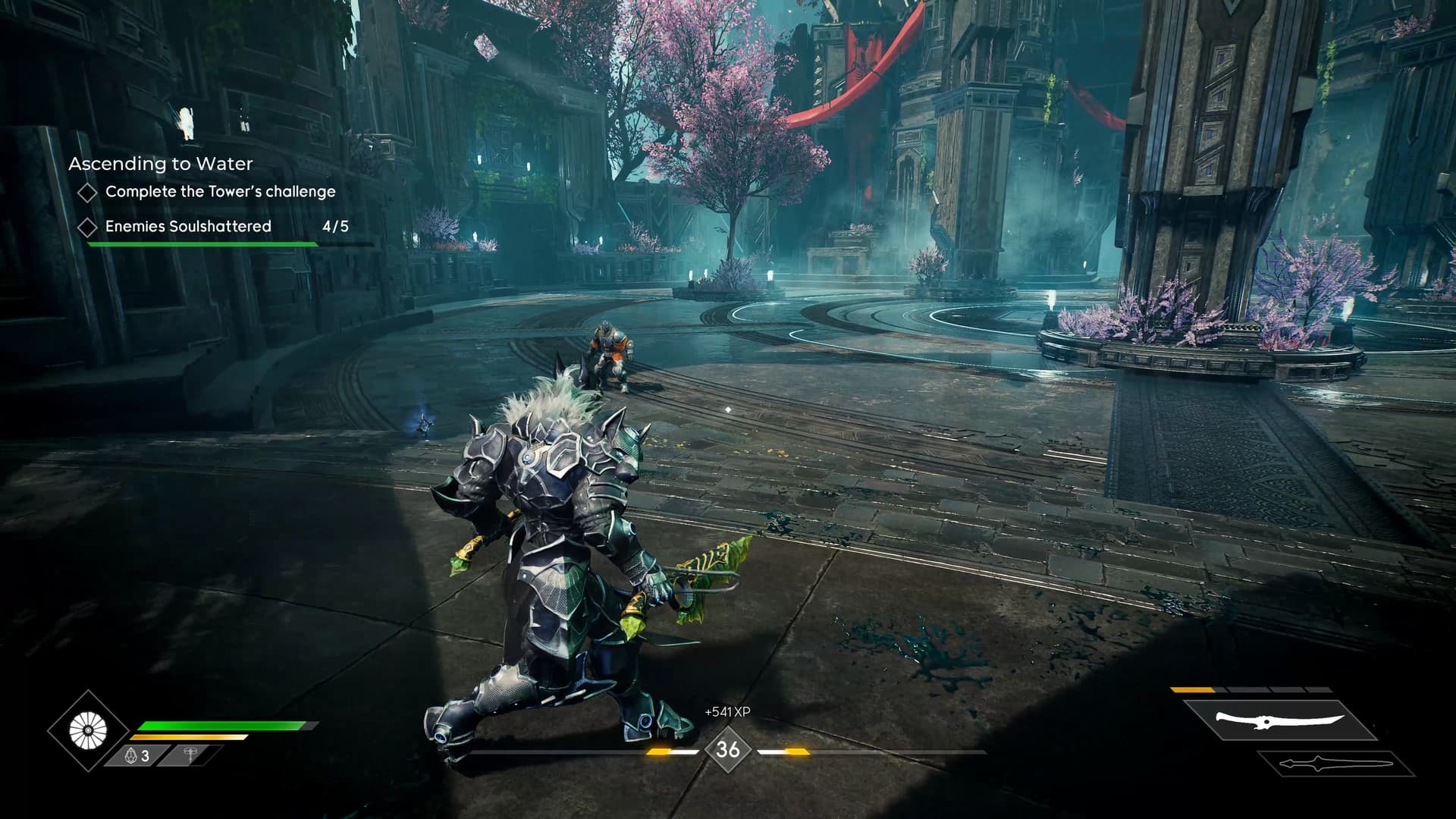Select the hammer icon slot
1456x819 pixels.
pos(191,755)
